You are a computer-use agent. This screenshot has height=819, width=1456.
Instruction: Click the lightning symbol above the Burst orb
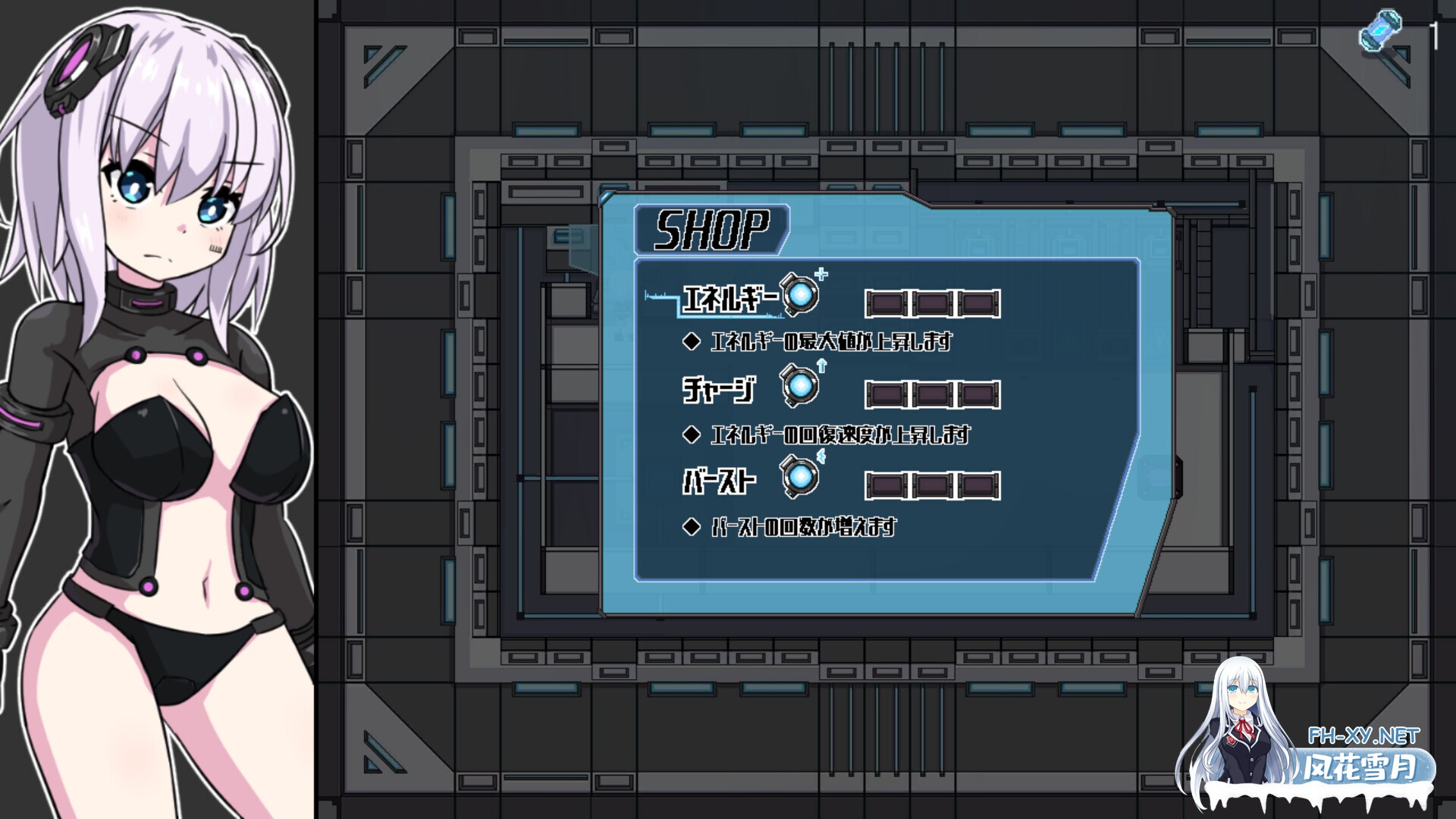[821, 457]
